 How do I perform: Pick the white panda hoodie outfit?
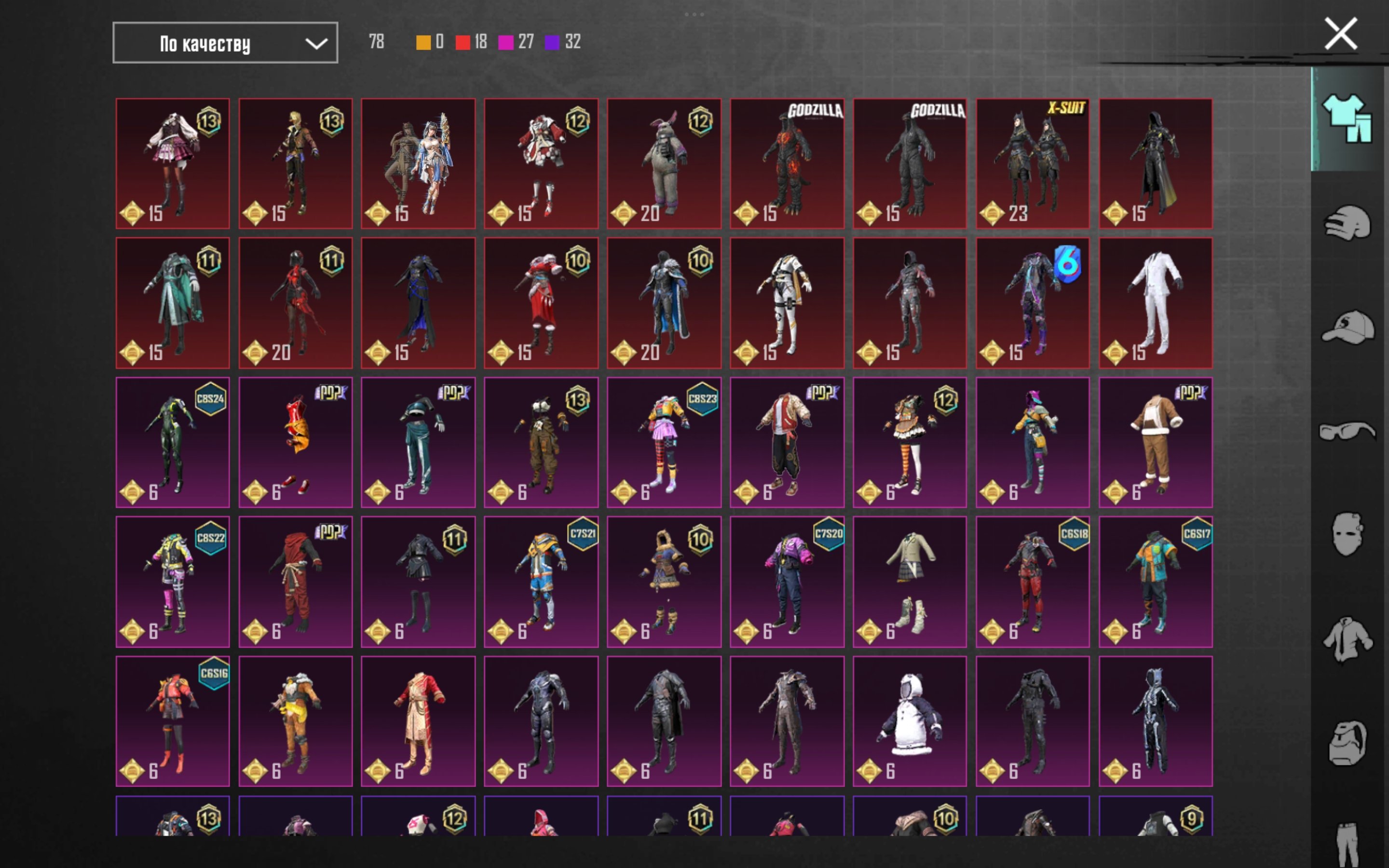[x=910, y=721]
